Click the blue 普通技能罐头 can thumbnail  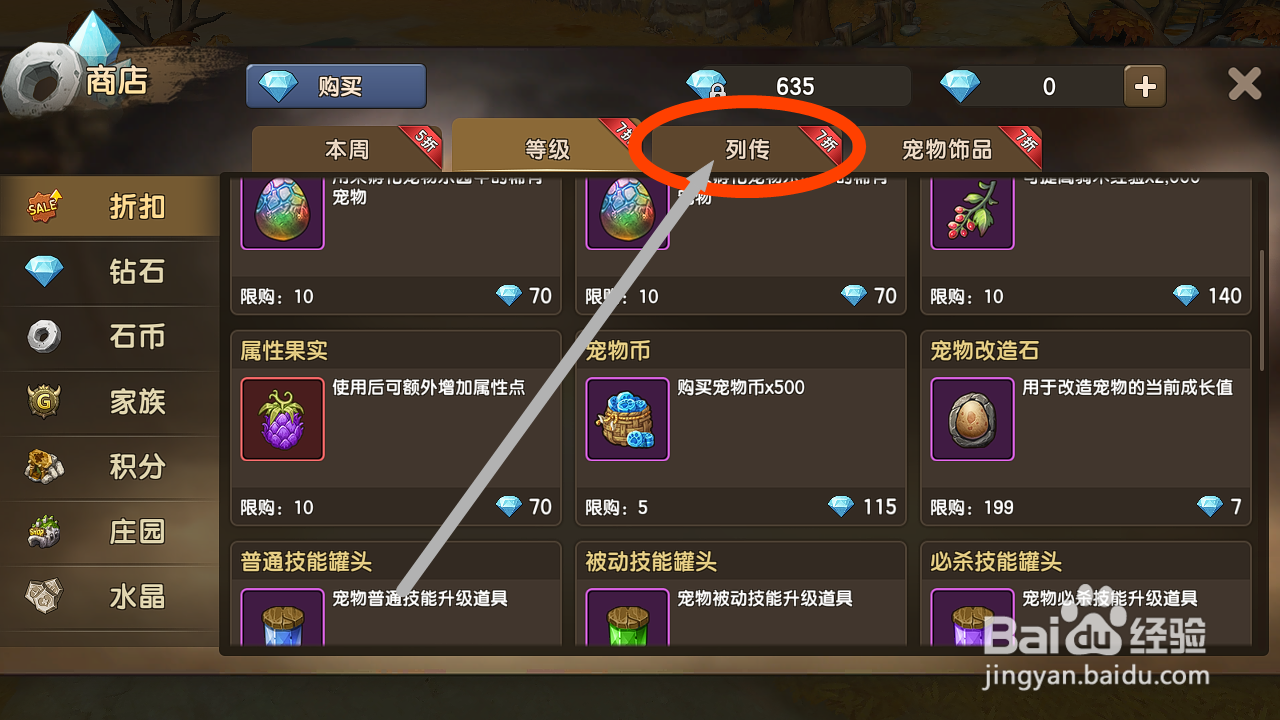(282, 620)
